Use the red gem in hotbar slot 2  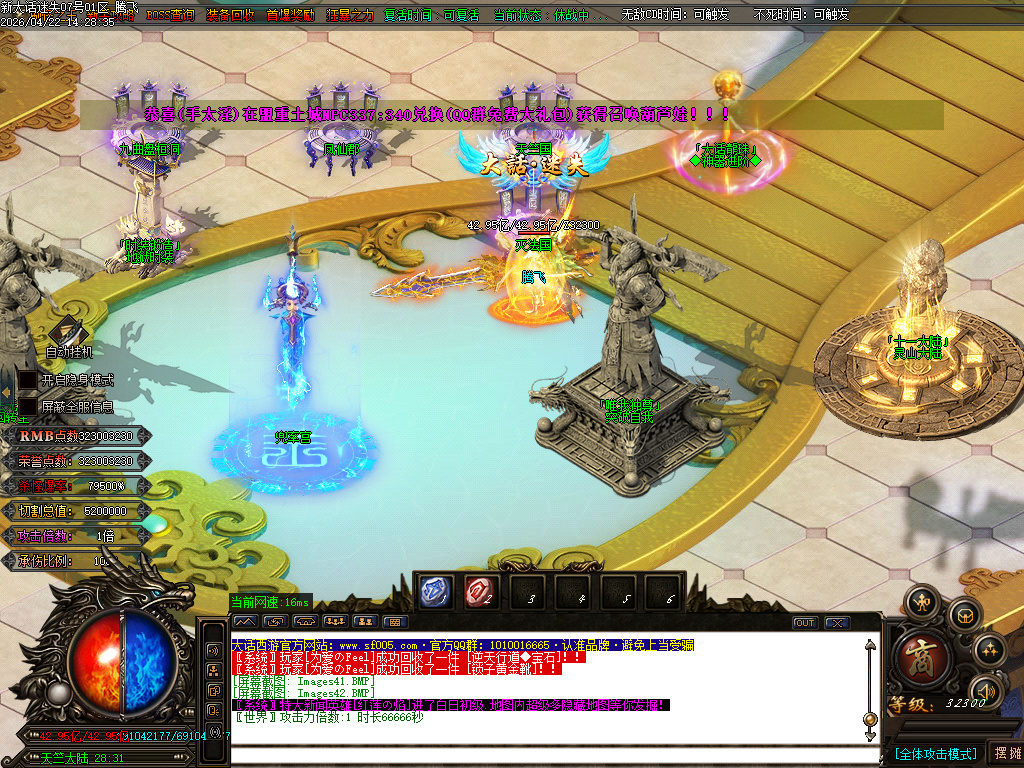coord(480,592)
